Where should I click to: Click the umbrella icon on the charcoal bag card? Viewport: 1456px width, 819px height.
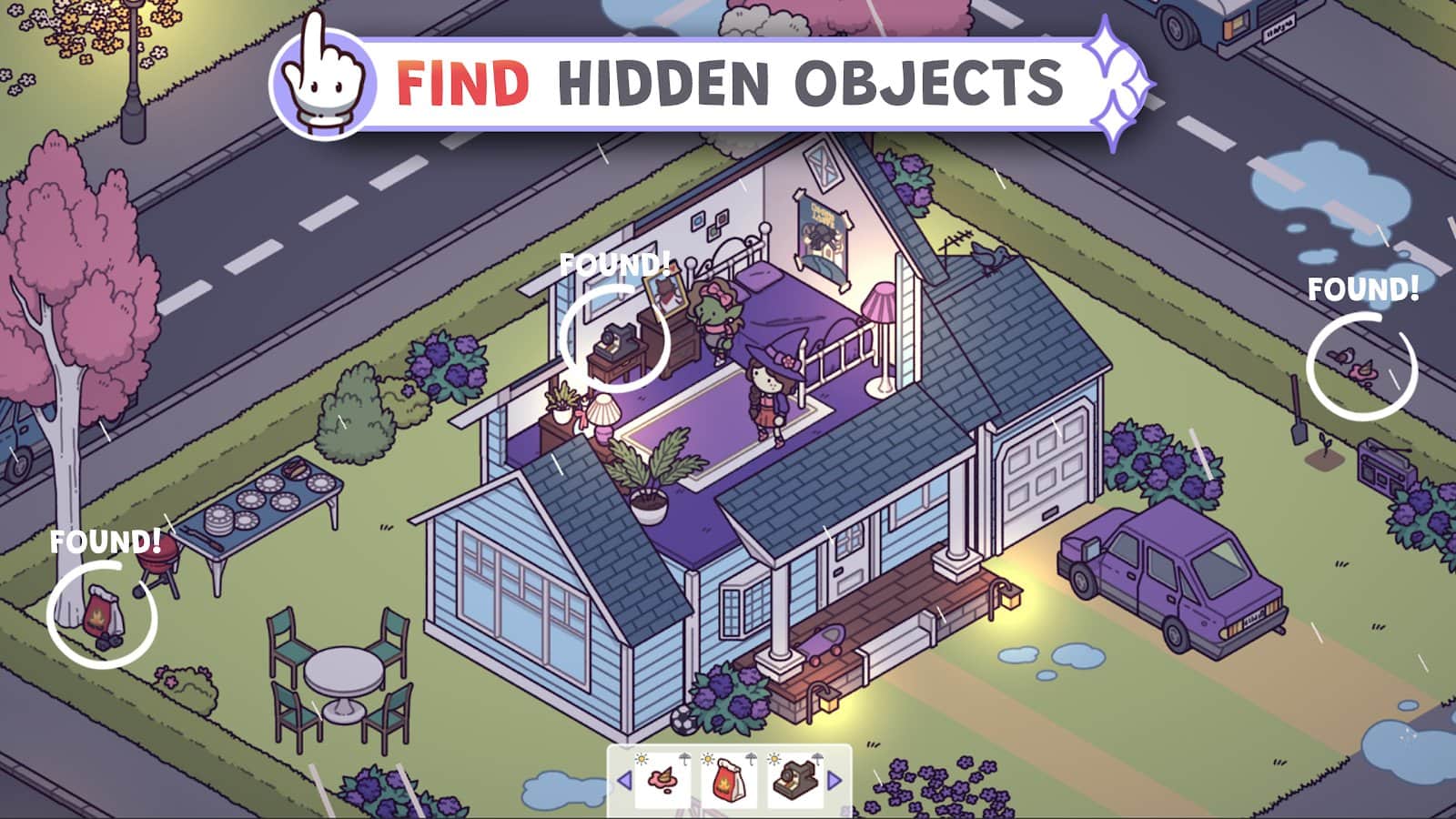click(x=751, y=760)
